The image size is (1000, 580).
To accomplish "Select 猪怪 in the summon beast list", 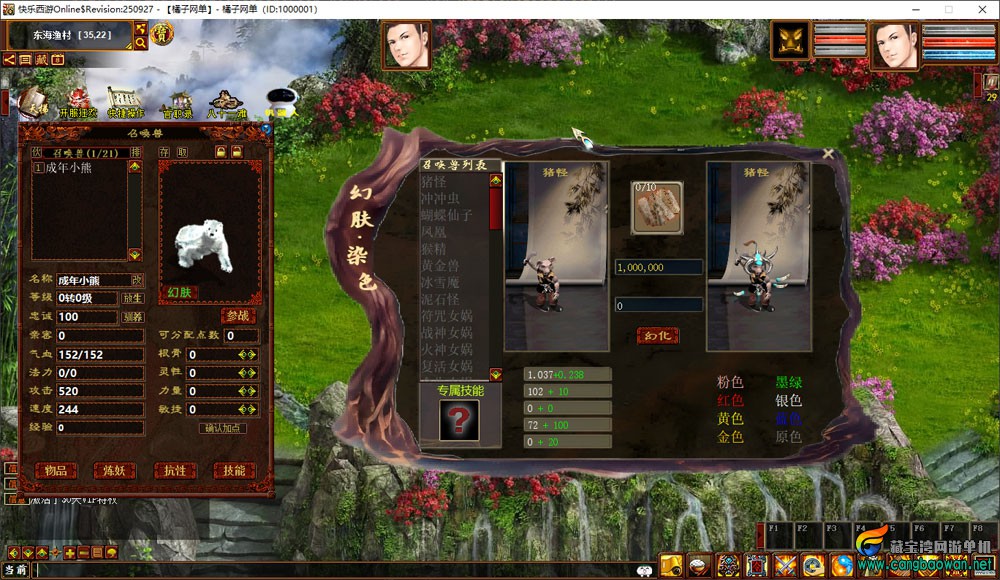I will pyautogui.click(x=434, y=182).
